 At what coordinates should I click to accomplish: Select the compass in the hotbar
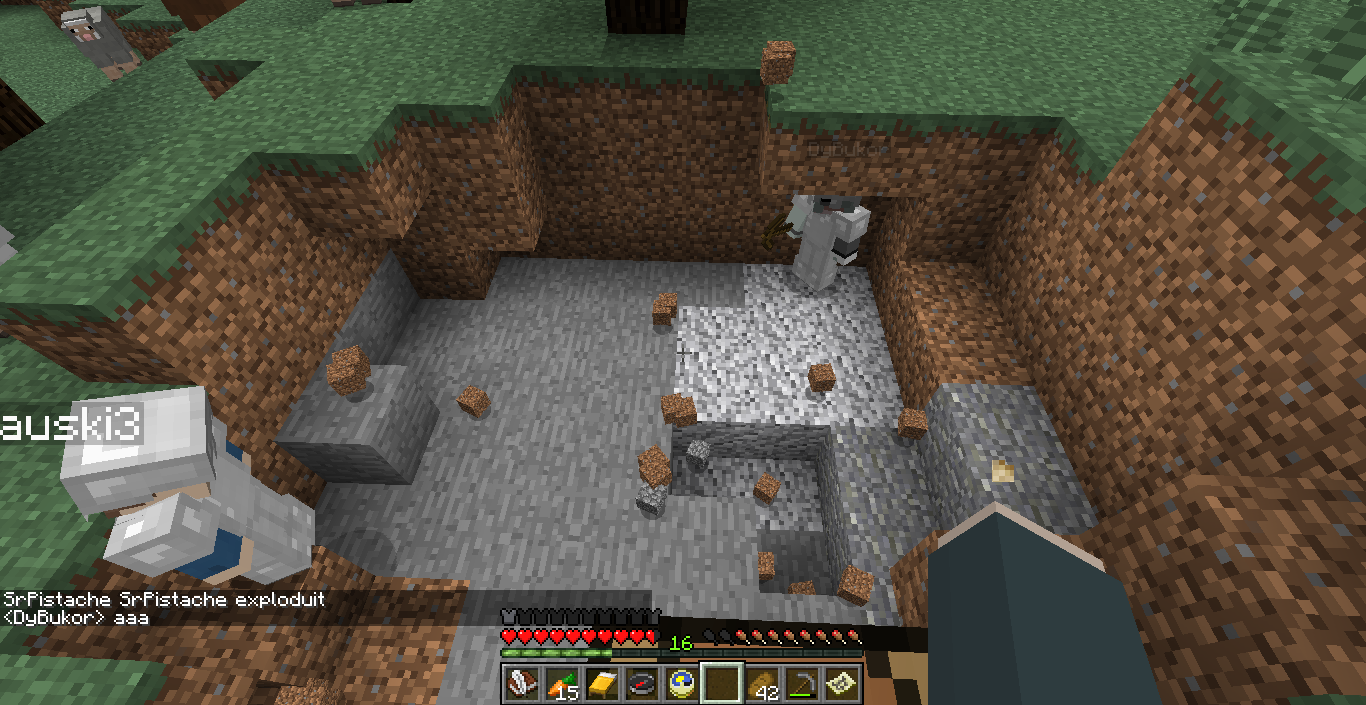point(641,683)
